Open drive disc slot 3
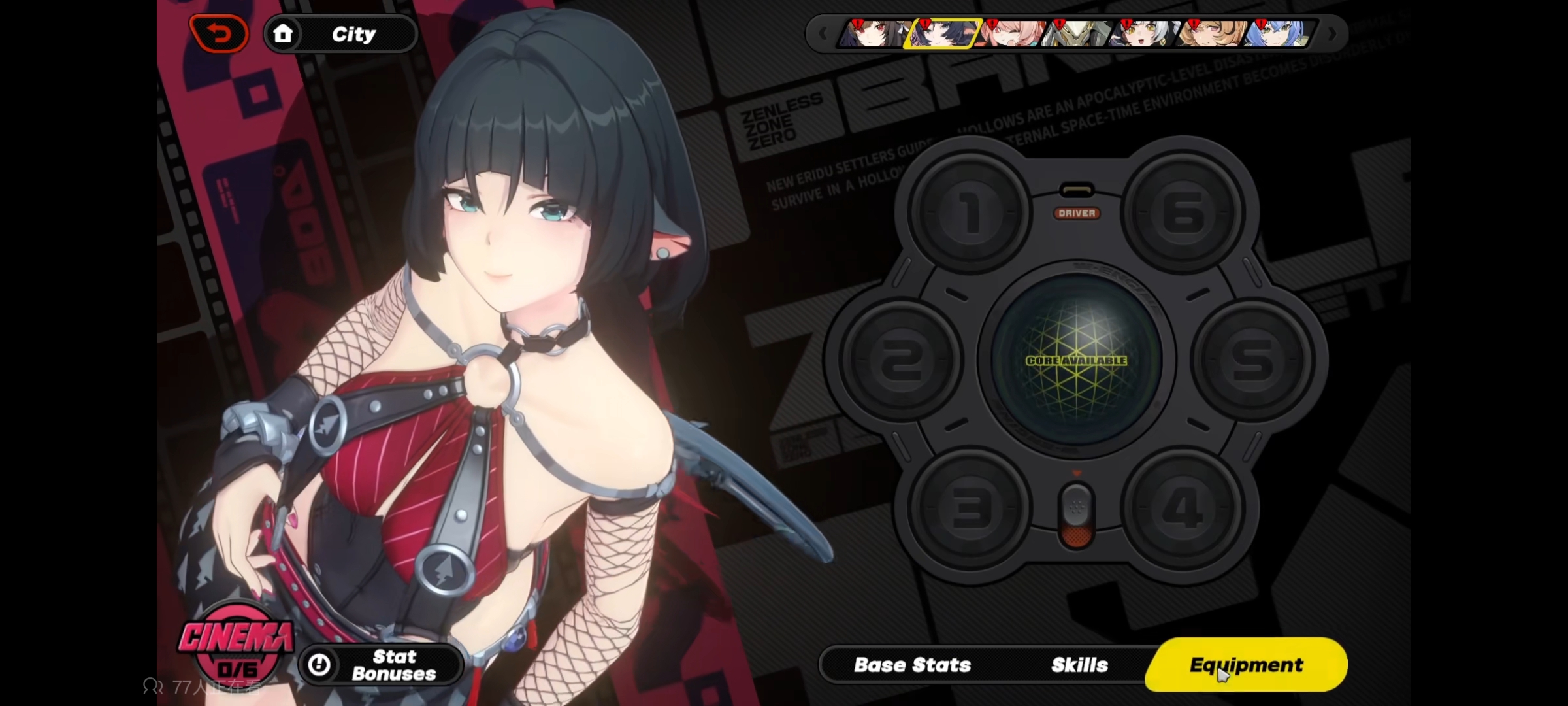1568x706 pixels. pos(969,509)
